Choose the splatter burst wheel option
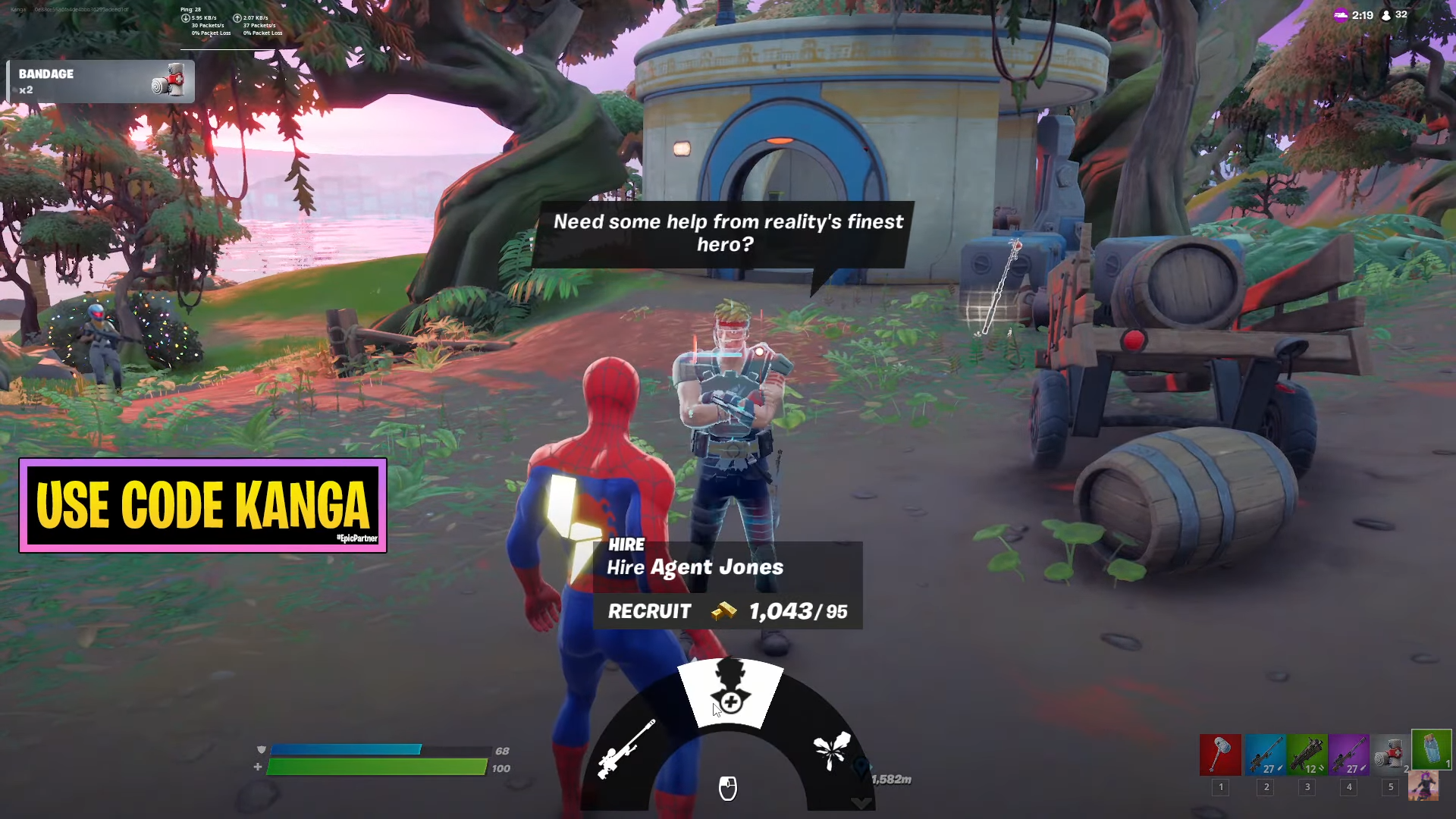This screenshot has height=819, width=1456. (x=832, y=750)
